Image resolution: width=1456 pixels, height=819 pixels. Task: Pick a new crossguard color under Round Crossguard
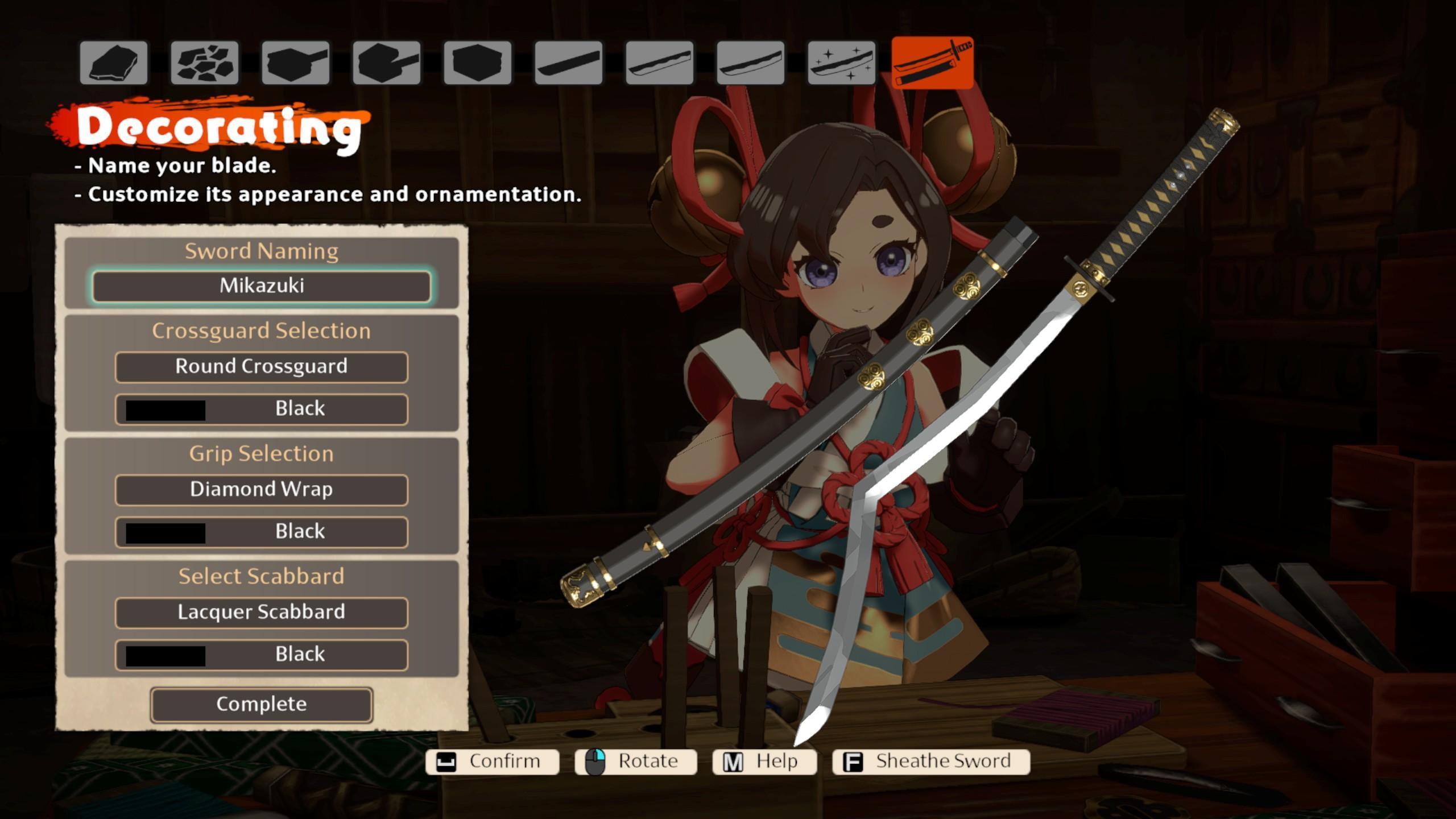[262, 409]
